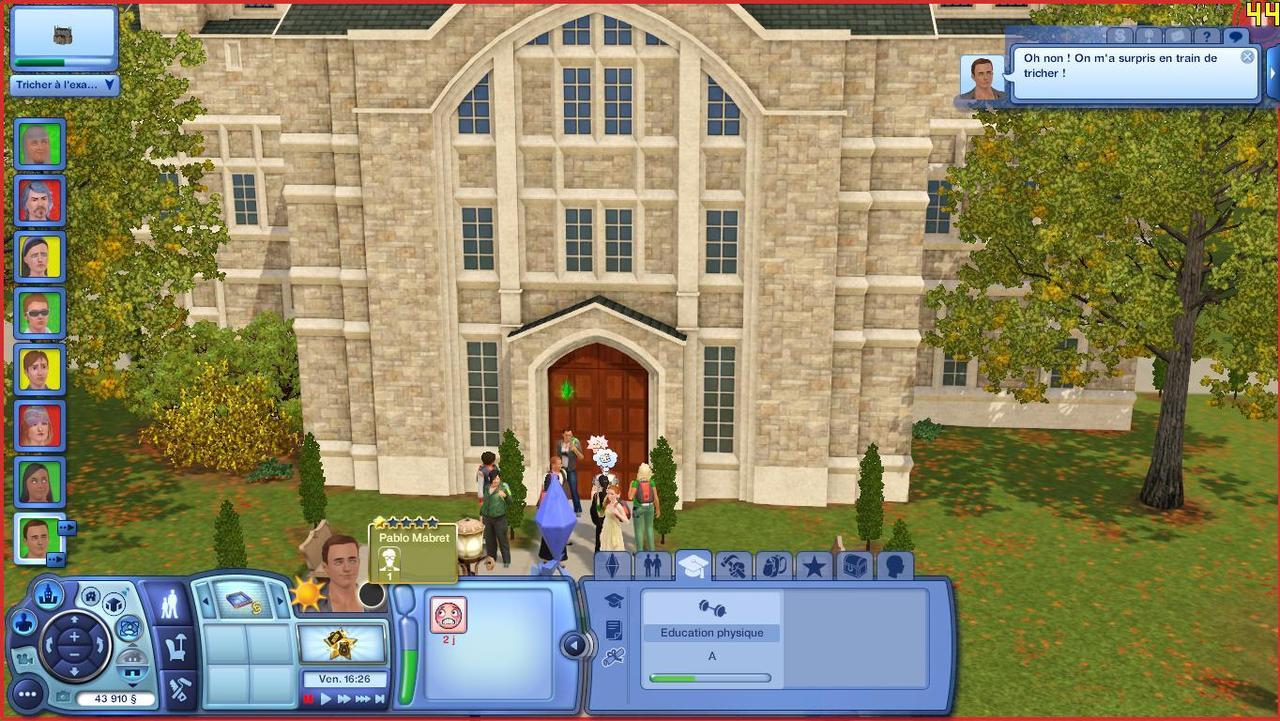The image size is (1280, 721).
Task: Open the question mark help tab
Action: click(1207, 36)
